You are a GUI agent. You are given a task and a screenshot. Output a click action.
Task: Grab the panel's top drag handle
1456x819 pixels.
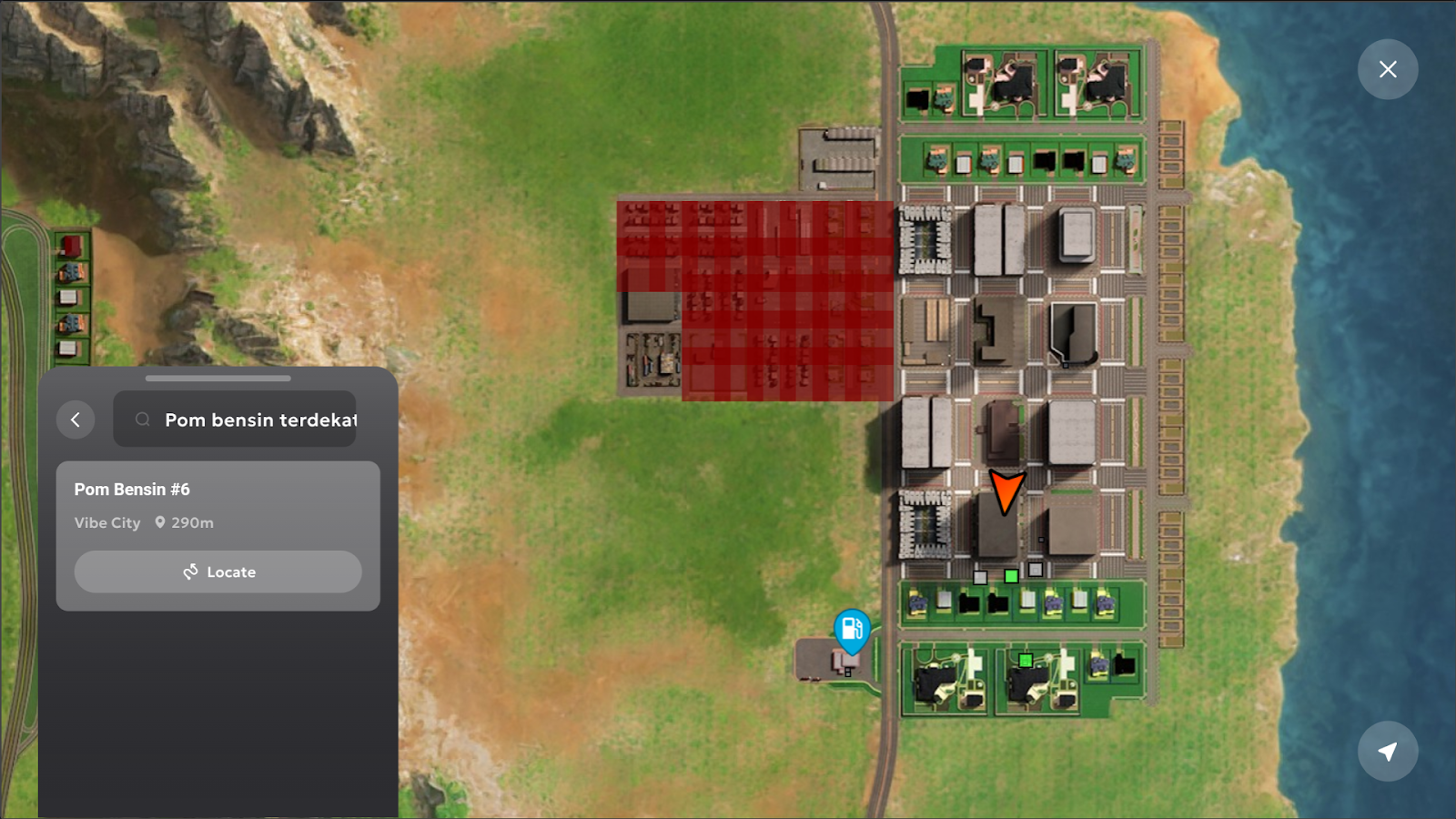(x=218, y=378)
